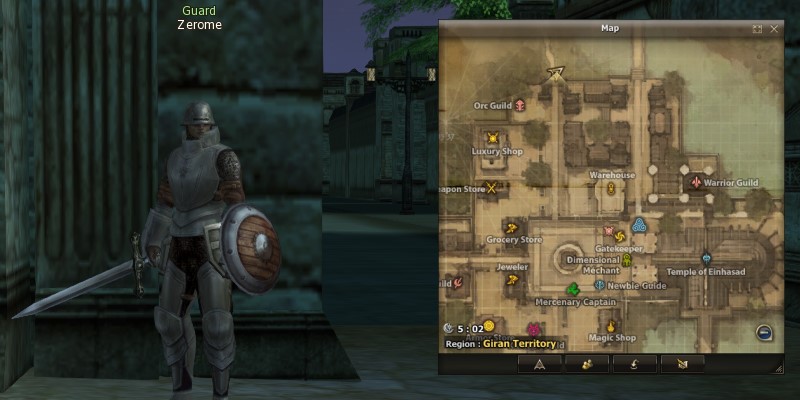Click the curved-arrow button on map toolbar

coord(634,364)
